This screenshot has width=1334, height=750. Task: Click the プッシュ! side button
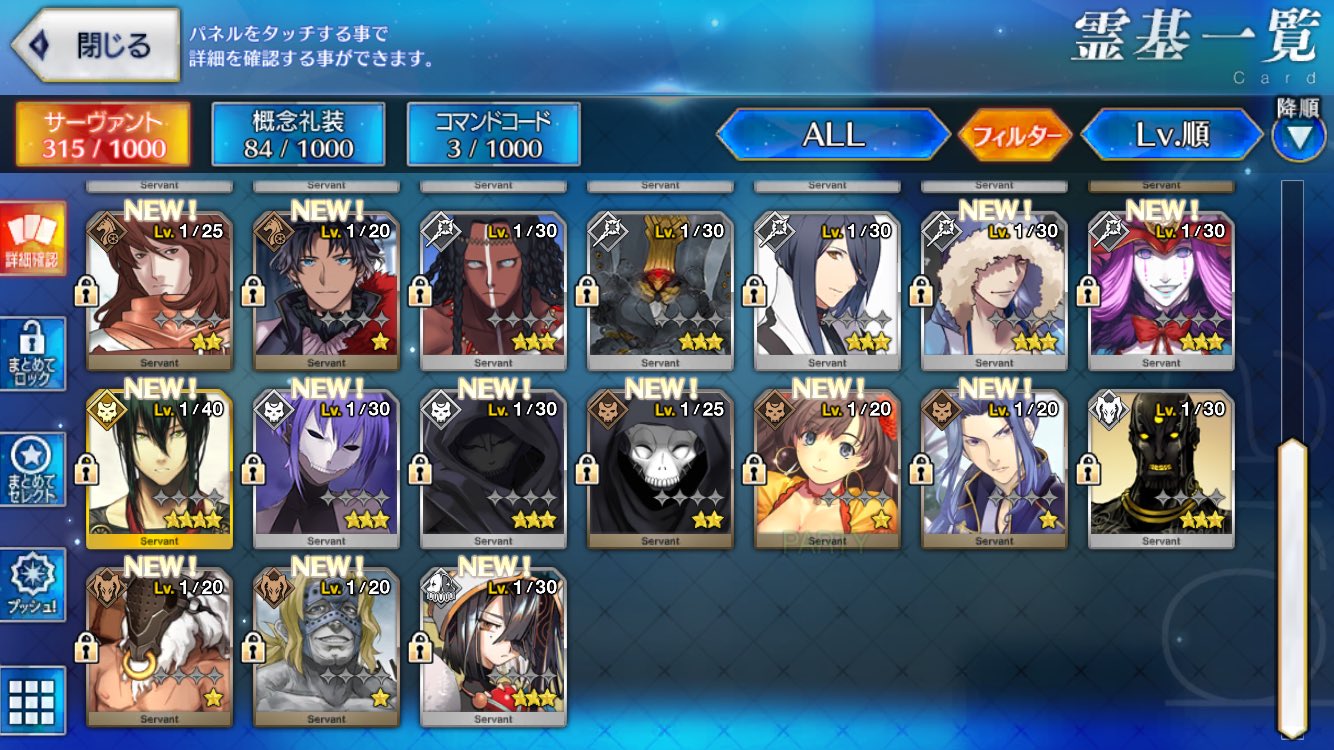click(33, 584)
